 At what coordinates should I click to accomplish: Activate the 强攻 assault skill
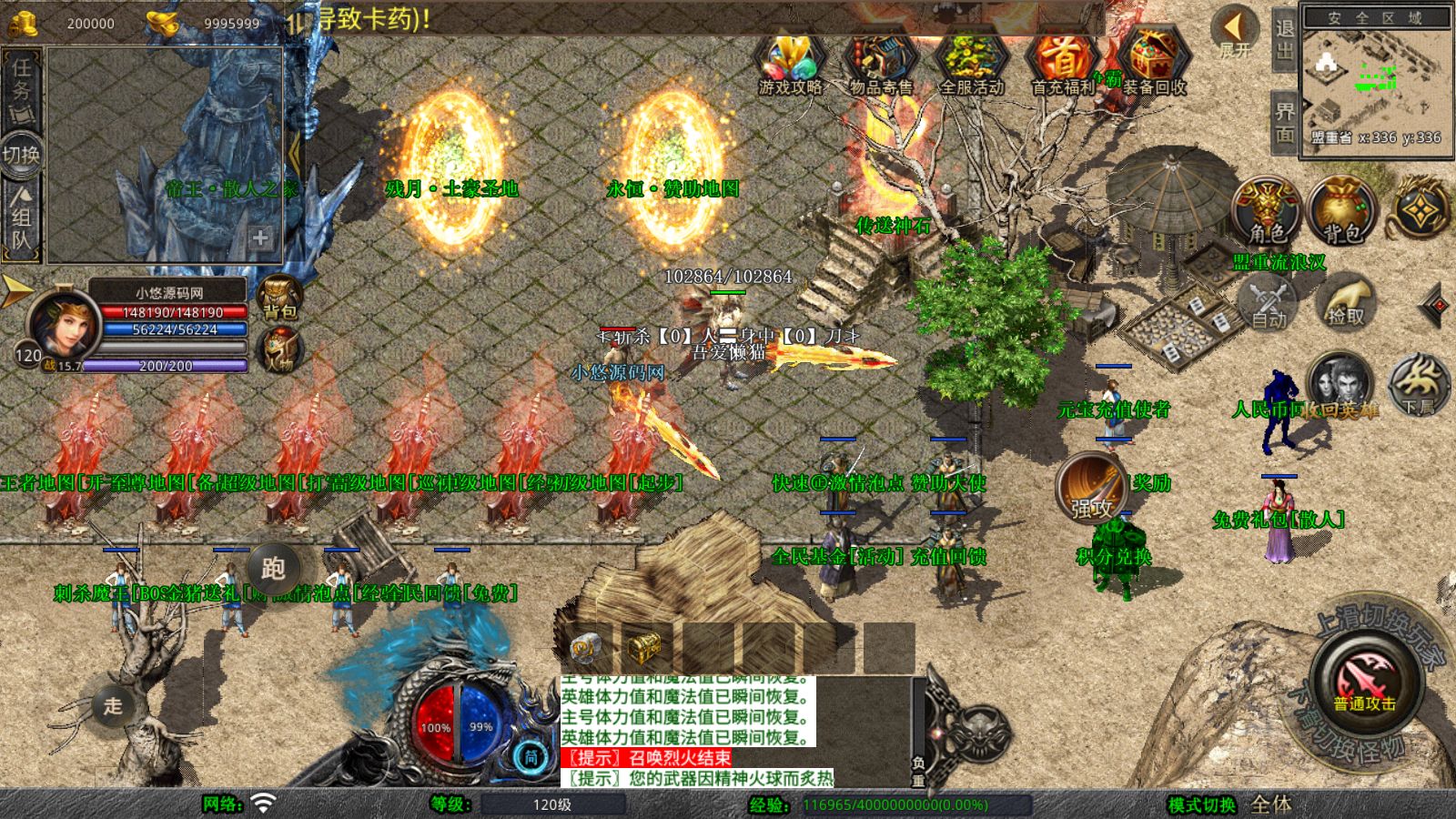click(x=1091, y=487)
